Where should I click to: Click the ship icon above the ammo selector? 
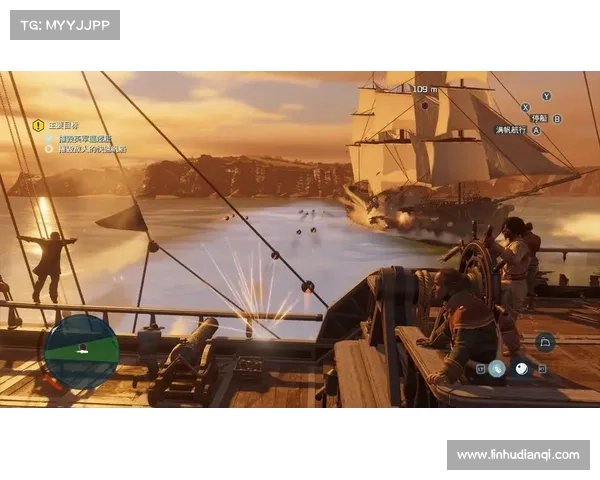(545, 342)
